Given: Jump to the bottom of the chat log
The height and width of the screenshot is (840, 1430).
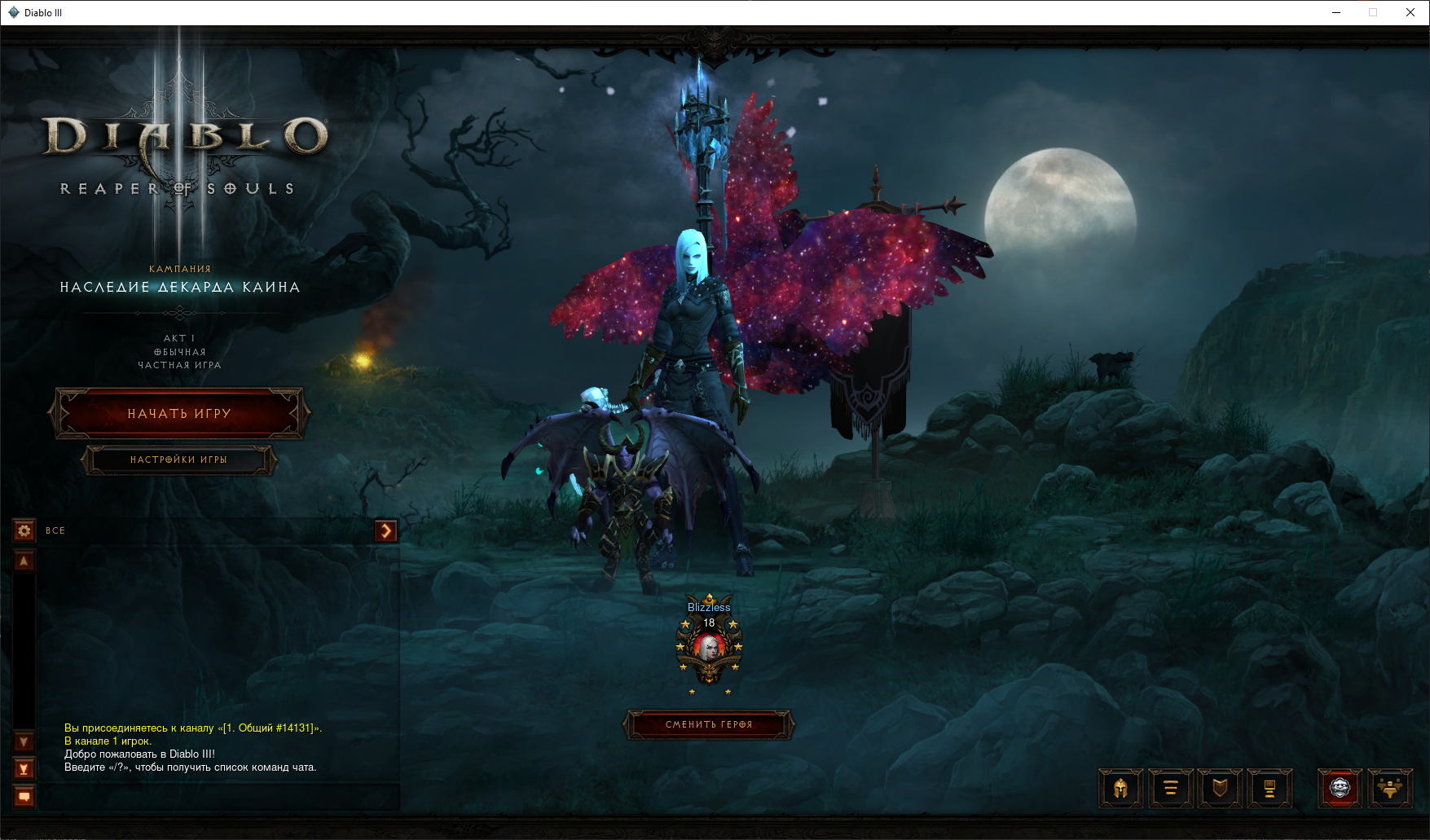Looking at the screenshot, I should (x=24, y=768).
